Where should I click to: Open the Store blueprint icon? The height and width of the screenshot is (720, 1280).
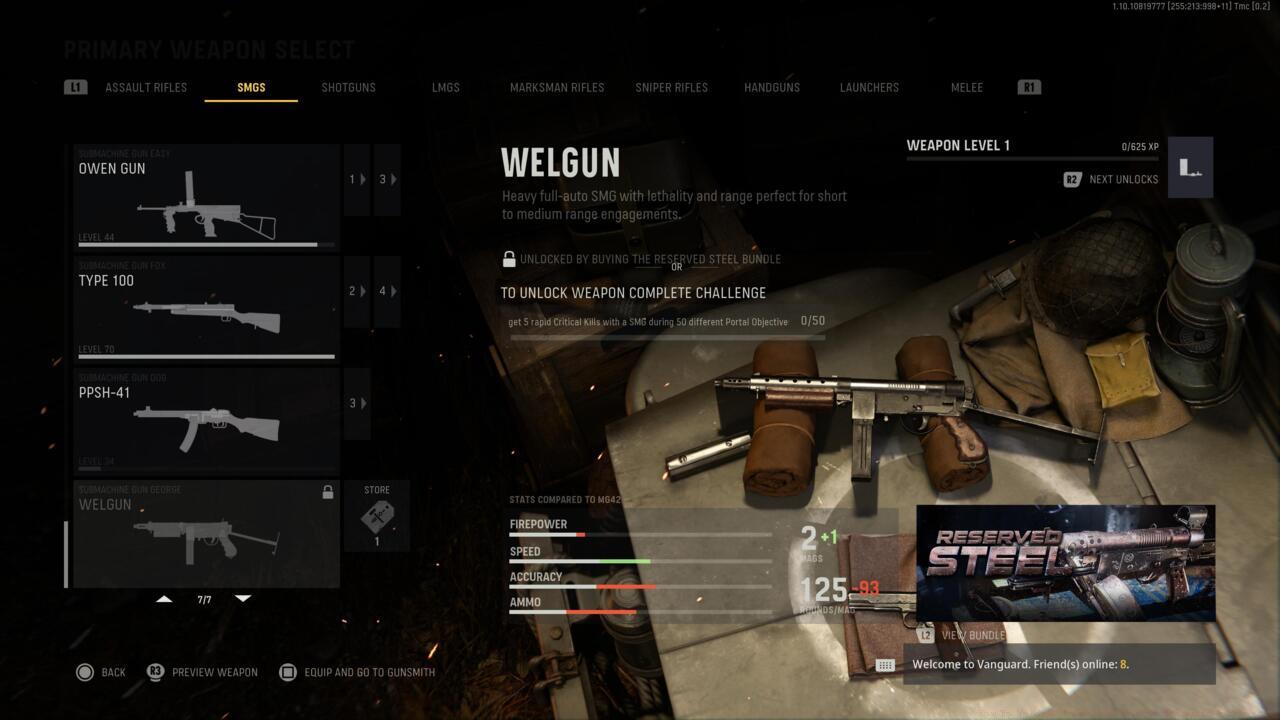[x=375, y=515]
